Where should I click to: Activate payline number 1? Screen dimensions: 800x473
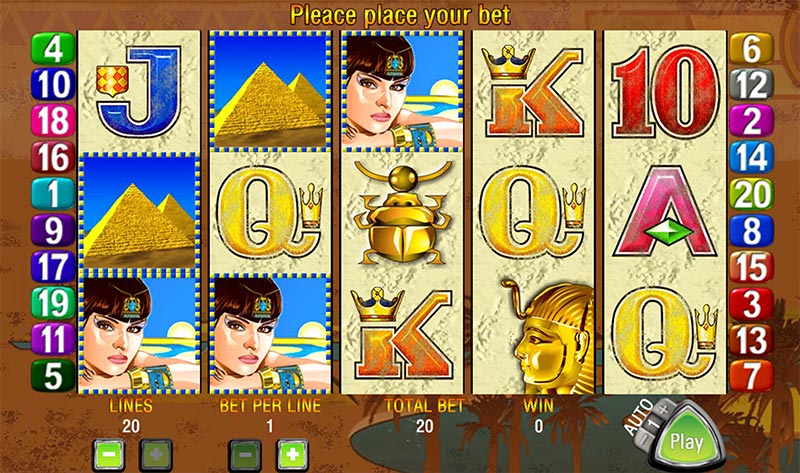pos(51,193)
